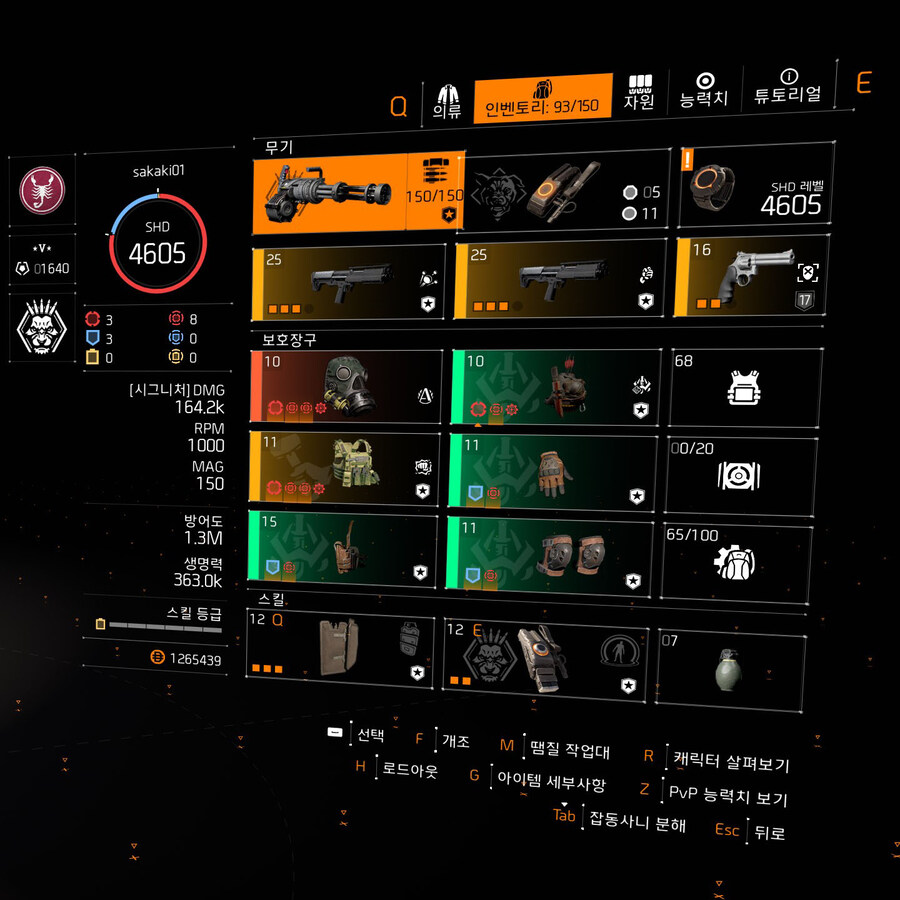Open the 인벤토리 tab
Viewport: 900px width, 900px height.
[x=542, y=99]
